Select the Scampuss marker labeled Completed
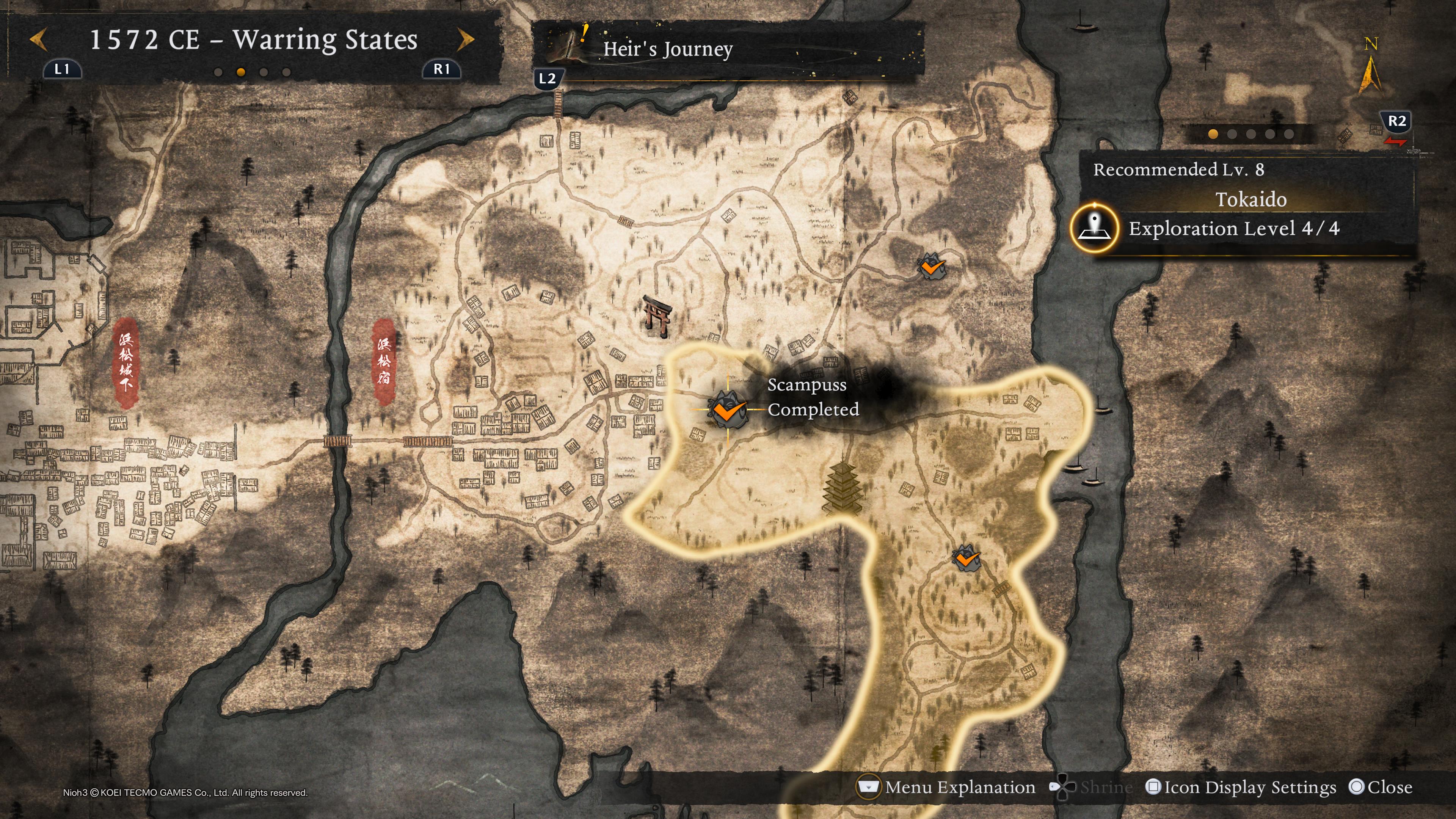 [x=728, y=409]
